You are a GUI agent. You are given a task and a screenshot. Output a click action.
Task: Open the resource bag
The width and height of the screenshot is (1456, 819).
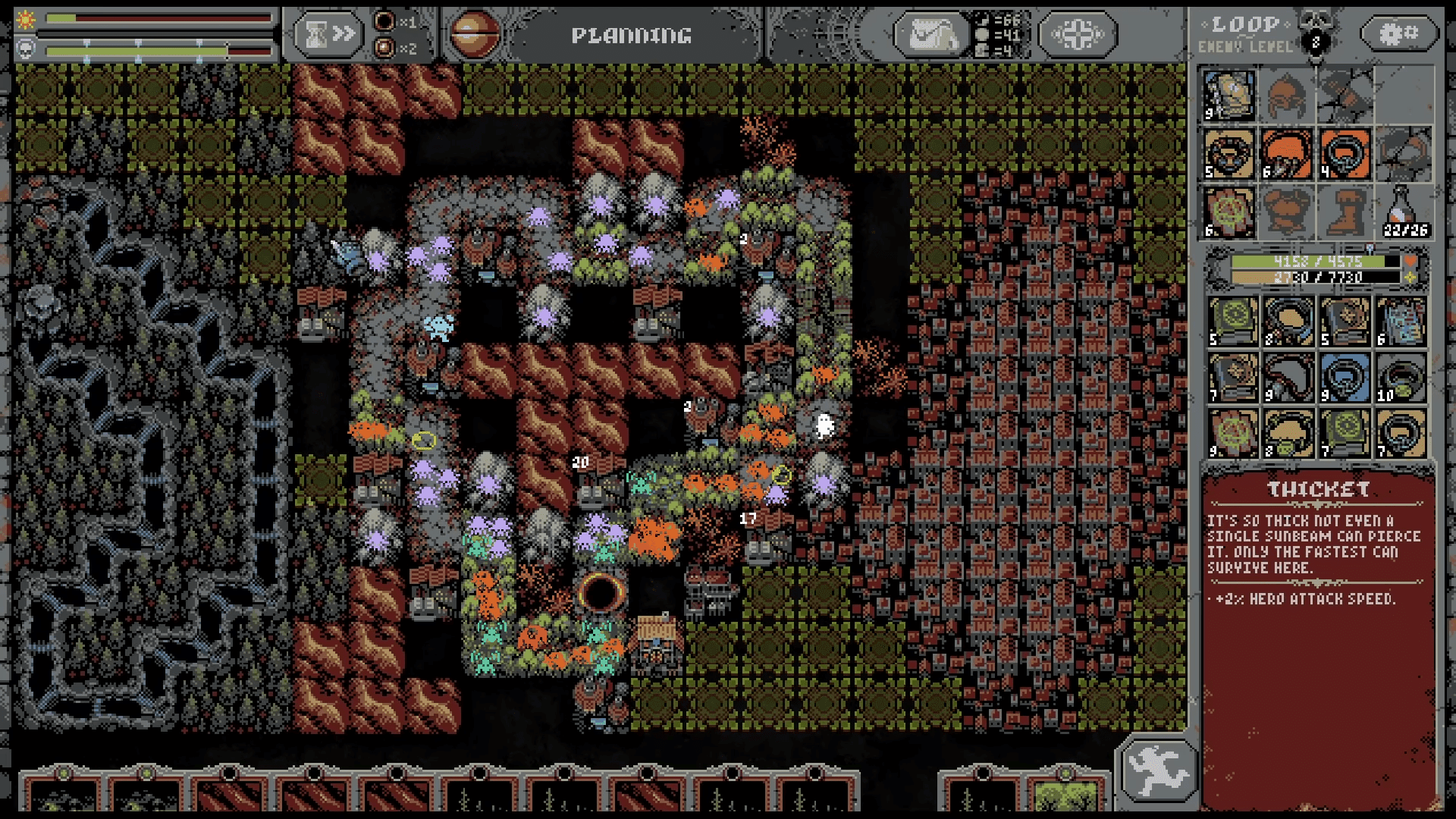point(931,35)
